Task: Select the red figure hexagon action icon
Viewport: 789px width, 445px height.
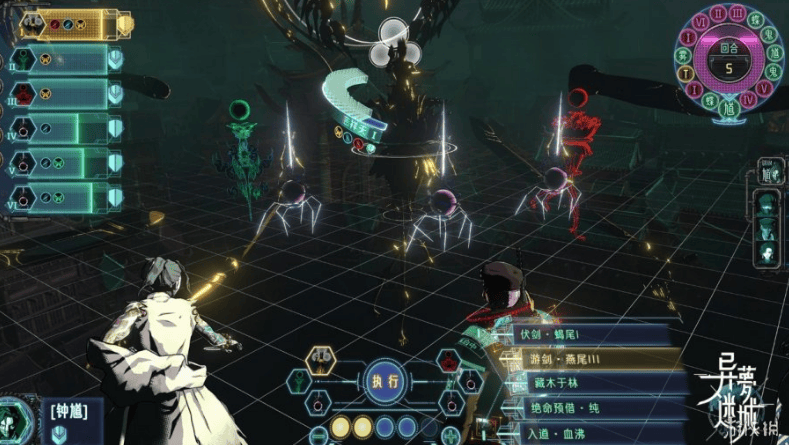Action: (449, 359)
